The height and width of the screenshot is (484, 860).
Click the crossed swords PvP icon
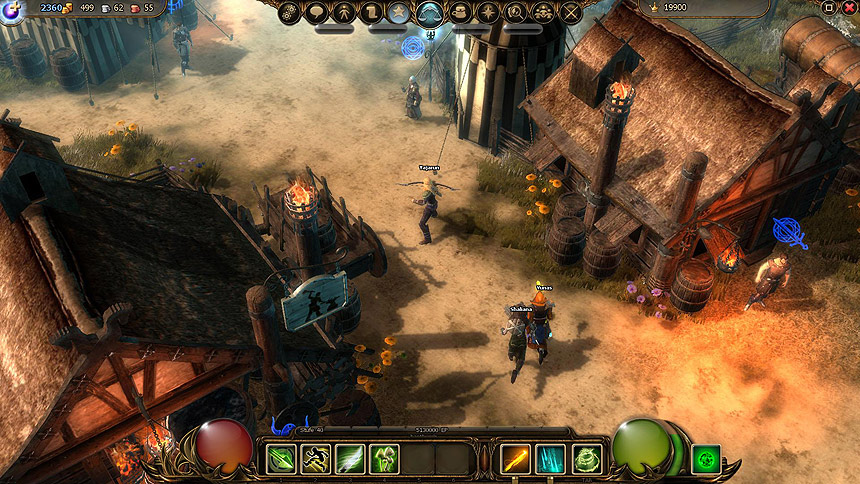click(x=571, y=12)
